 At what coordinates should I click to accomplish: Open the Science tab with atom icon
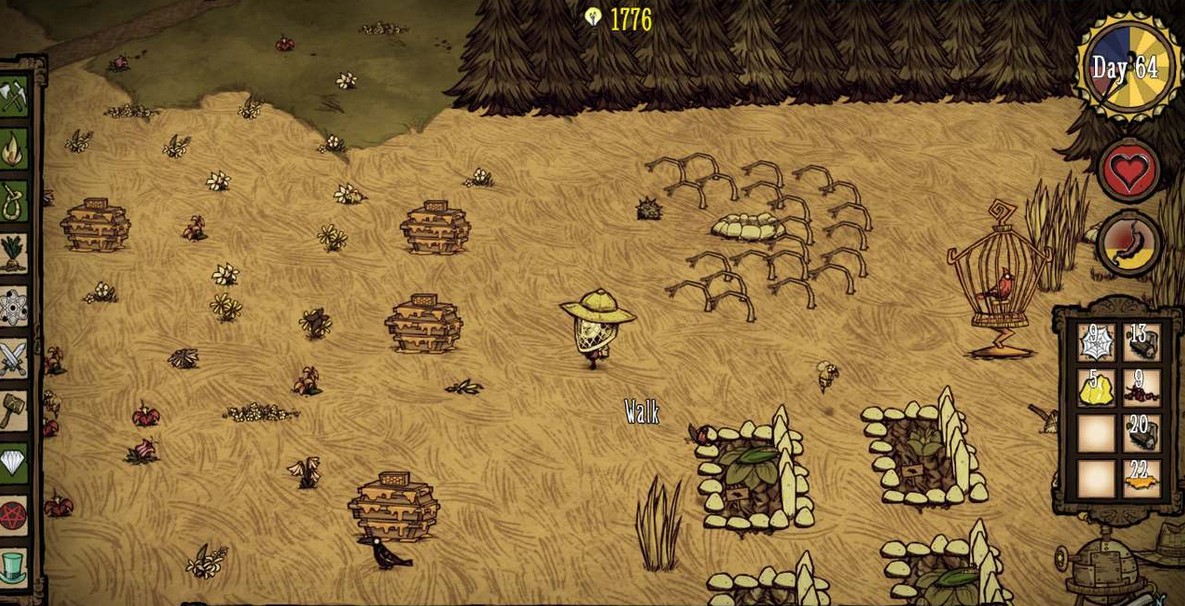[x=14, y=306]
